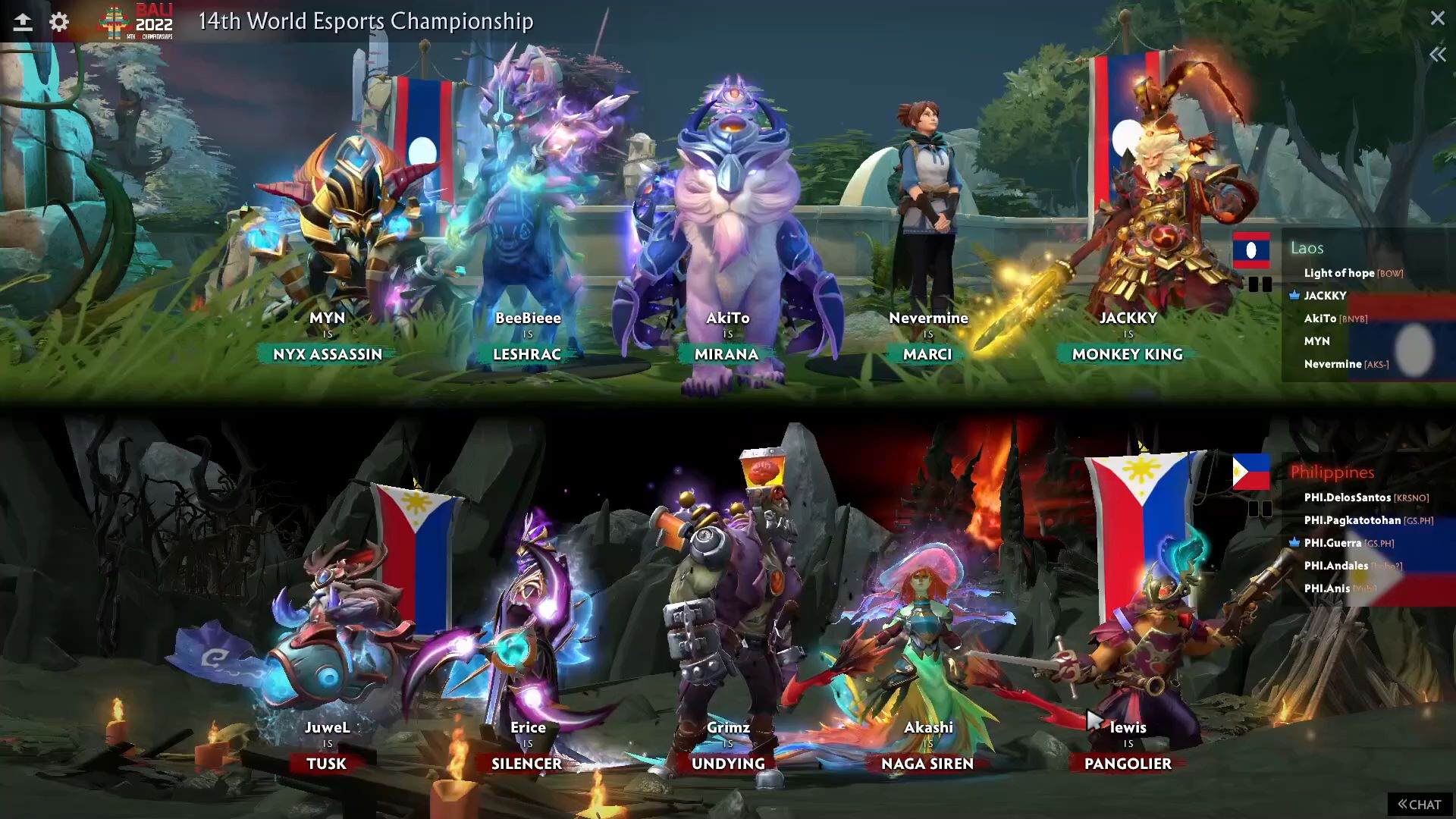Collapse the side panel with double-arrow
The image size is (1456, 819).
point(1437,55)
